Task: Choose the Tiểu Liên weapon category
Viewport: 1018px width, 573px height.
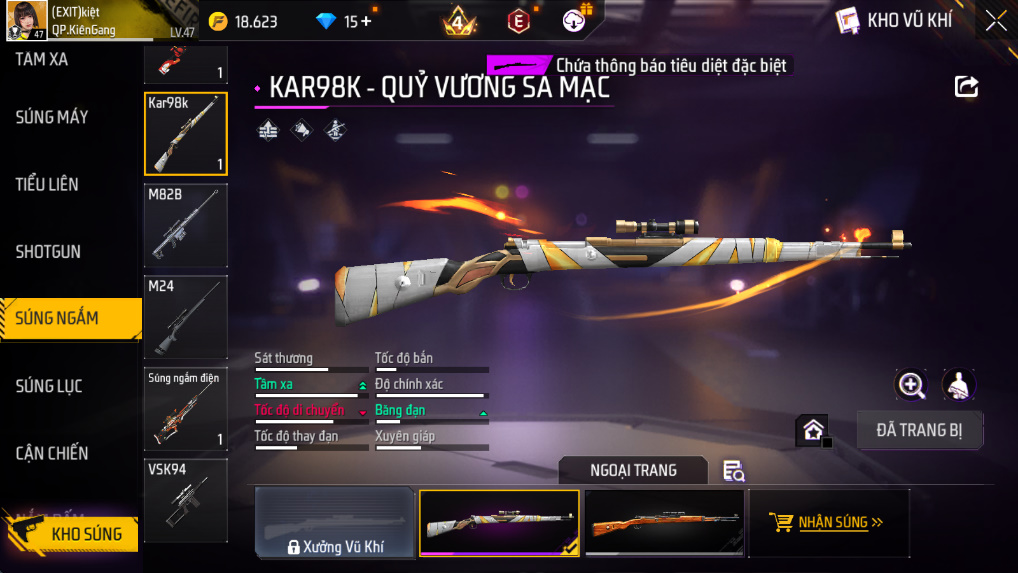Action: click(47, 185)
